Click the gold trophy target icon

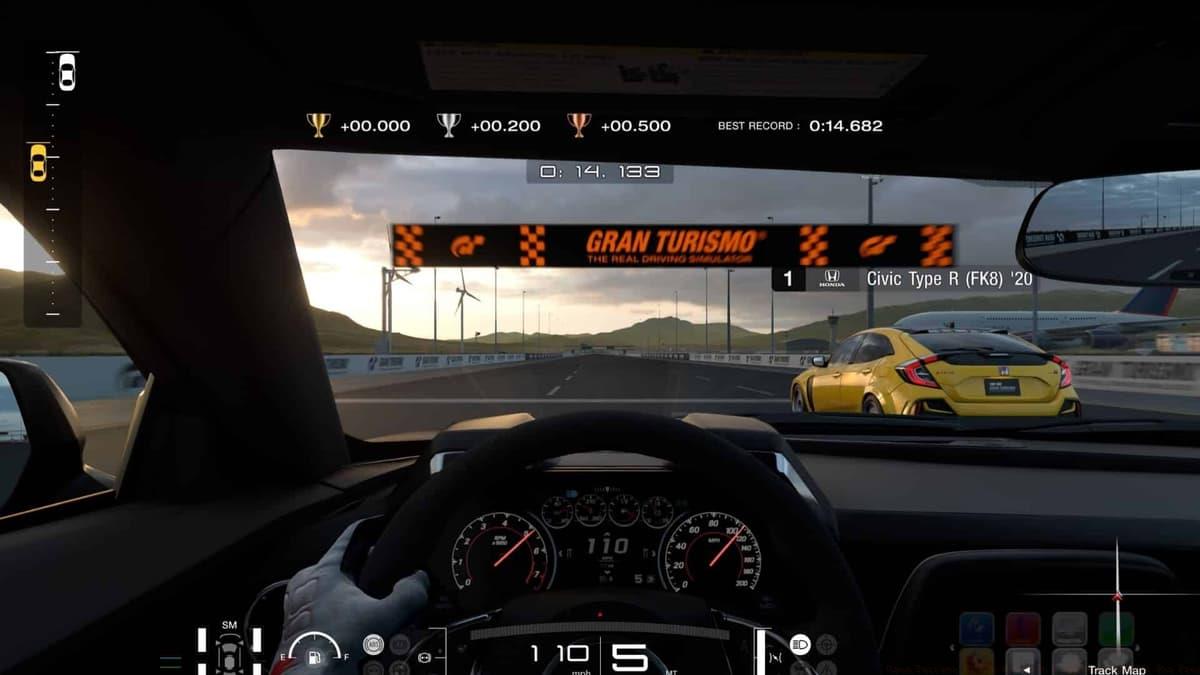(x=318, y=125)
